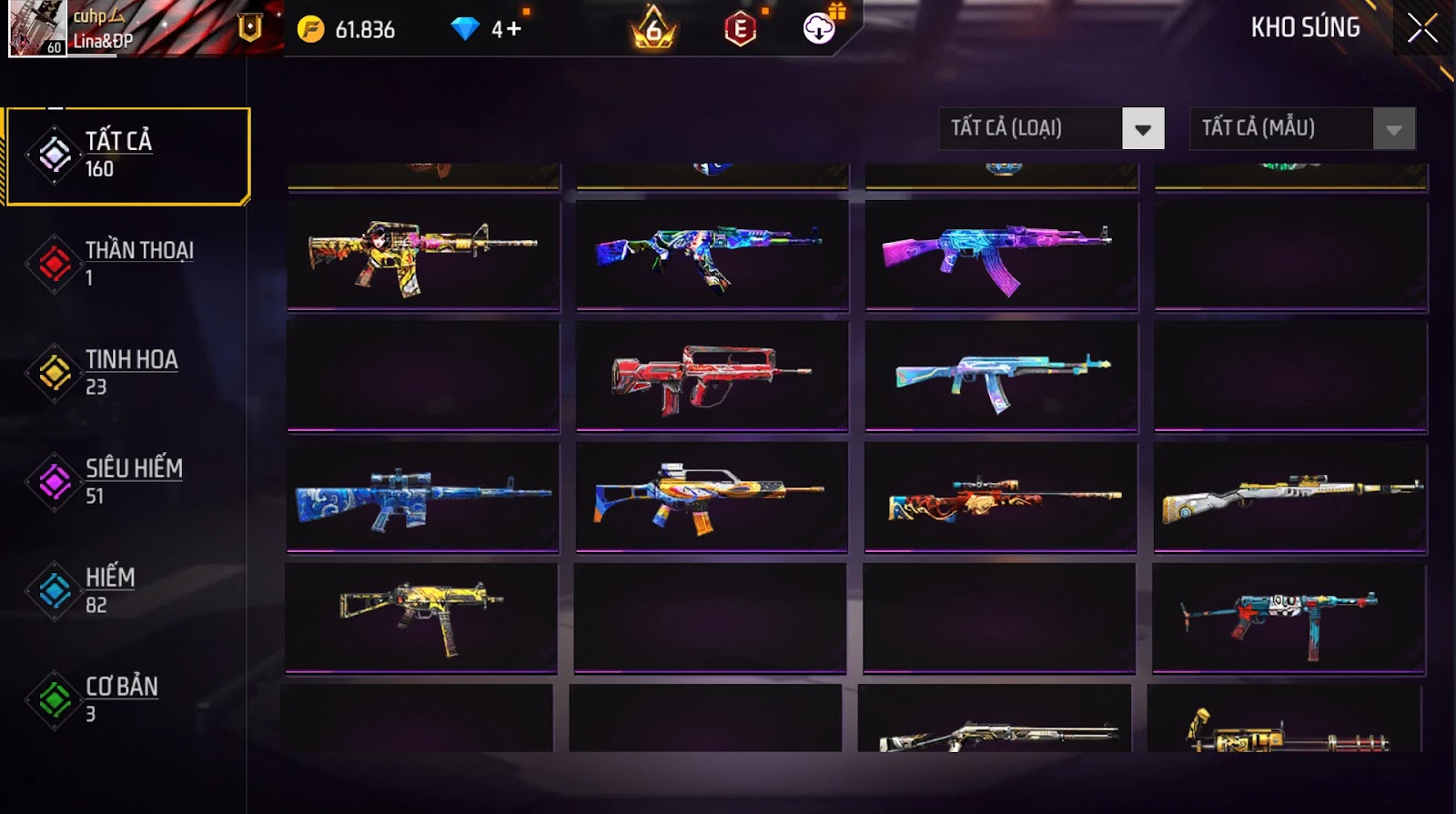Open the Tinh Hoa category
Screen dimensions: 1456x814
[x=127, y=372]
